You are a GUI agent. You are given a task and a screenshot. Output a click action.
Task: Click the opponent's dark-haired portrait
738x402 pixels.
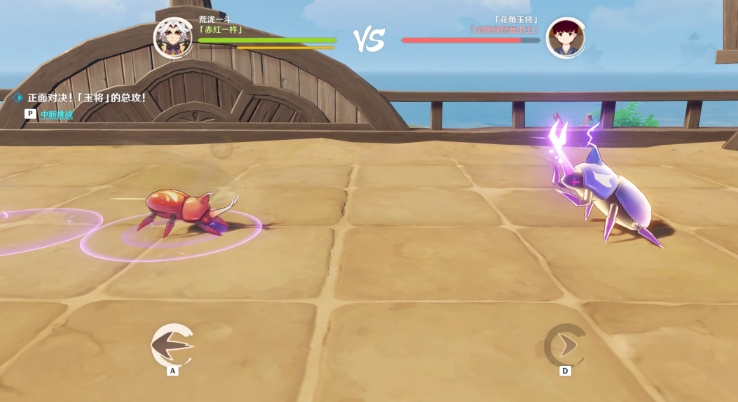(x=565, y=37)
